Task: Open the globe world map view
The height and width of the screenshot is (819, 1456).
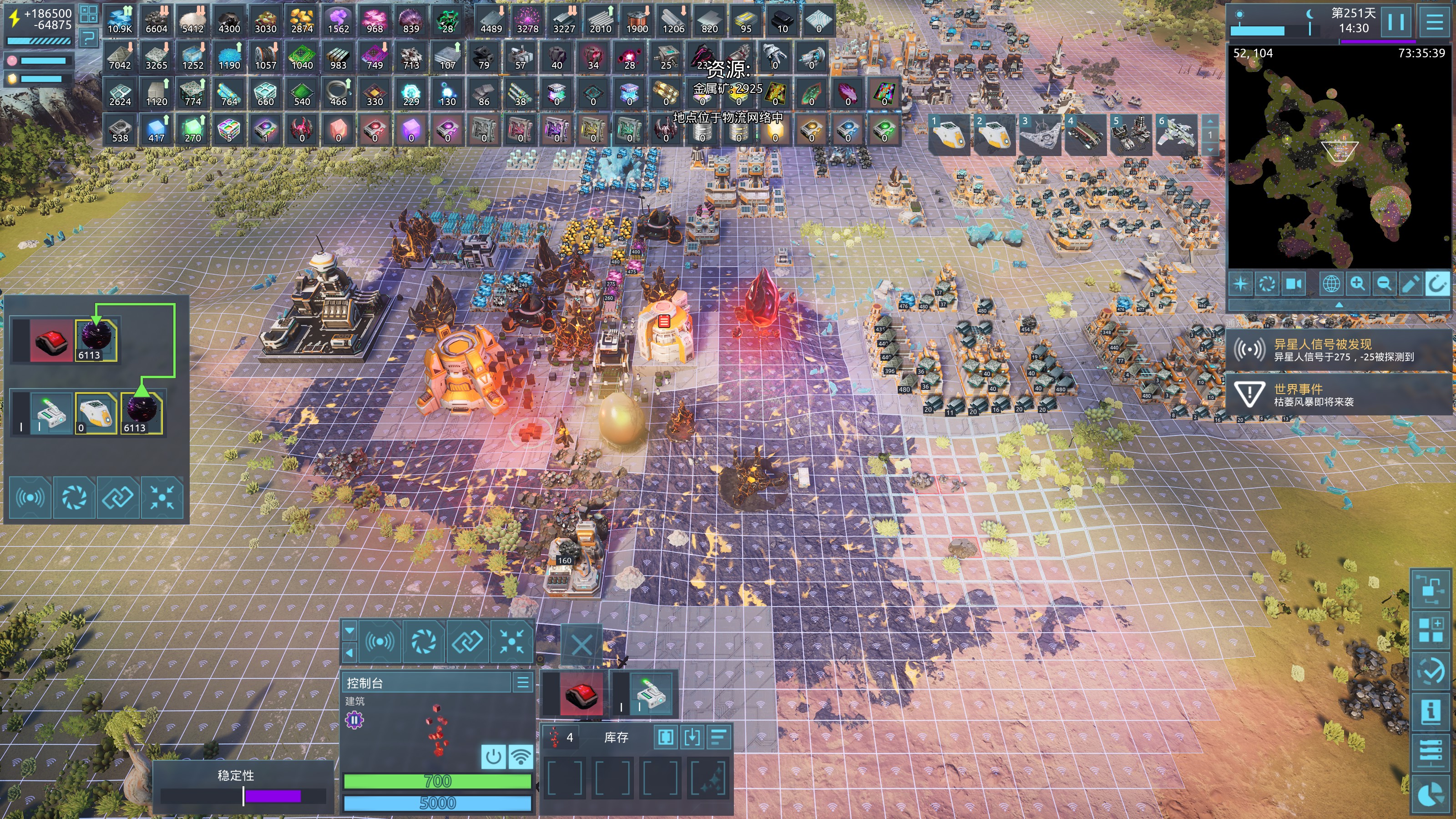Action: (x=1330, y=283)
